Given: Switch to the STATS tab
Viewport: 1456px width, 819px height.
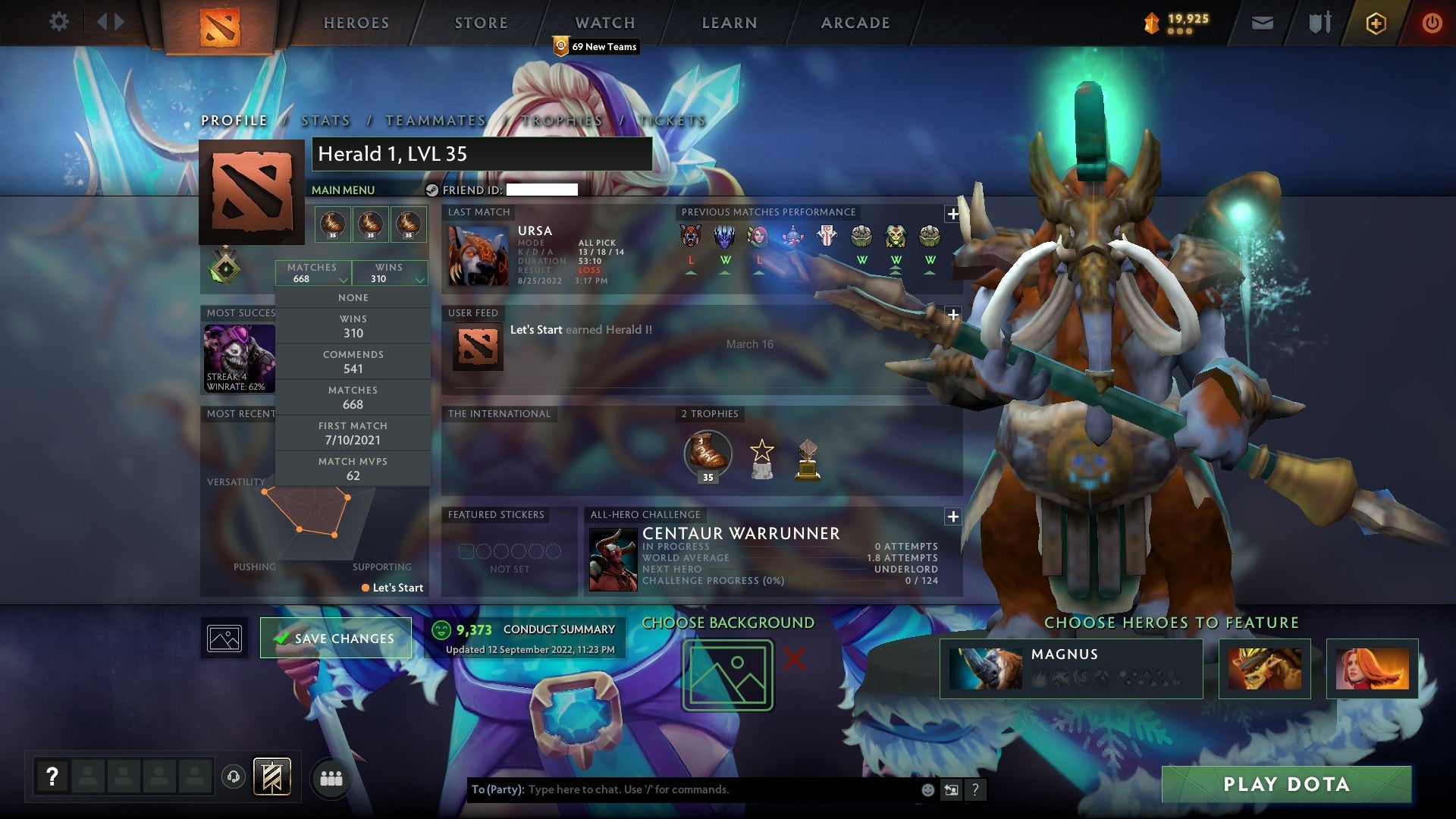Looking at the screenshot, I should (325, 121).
